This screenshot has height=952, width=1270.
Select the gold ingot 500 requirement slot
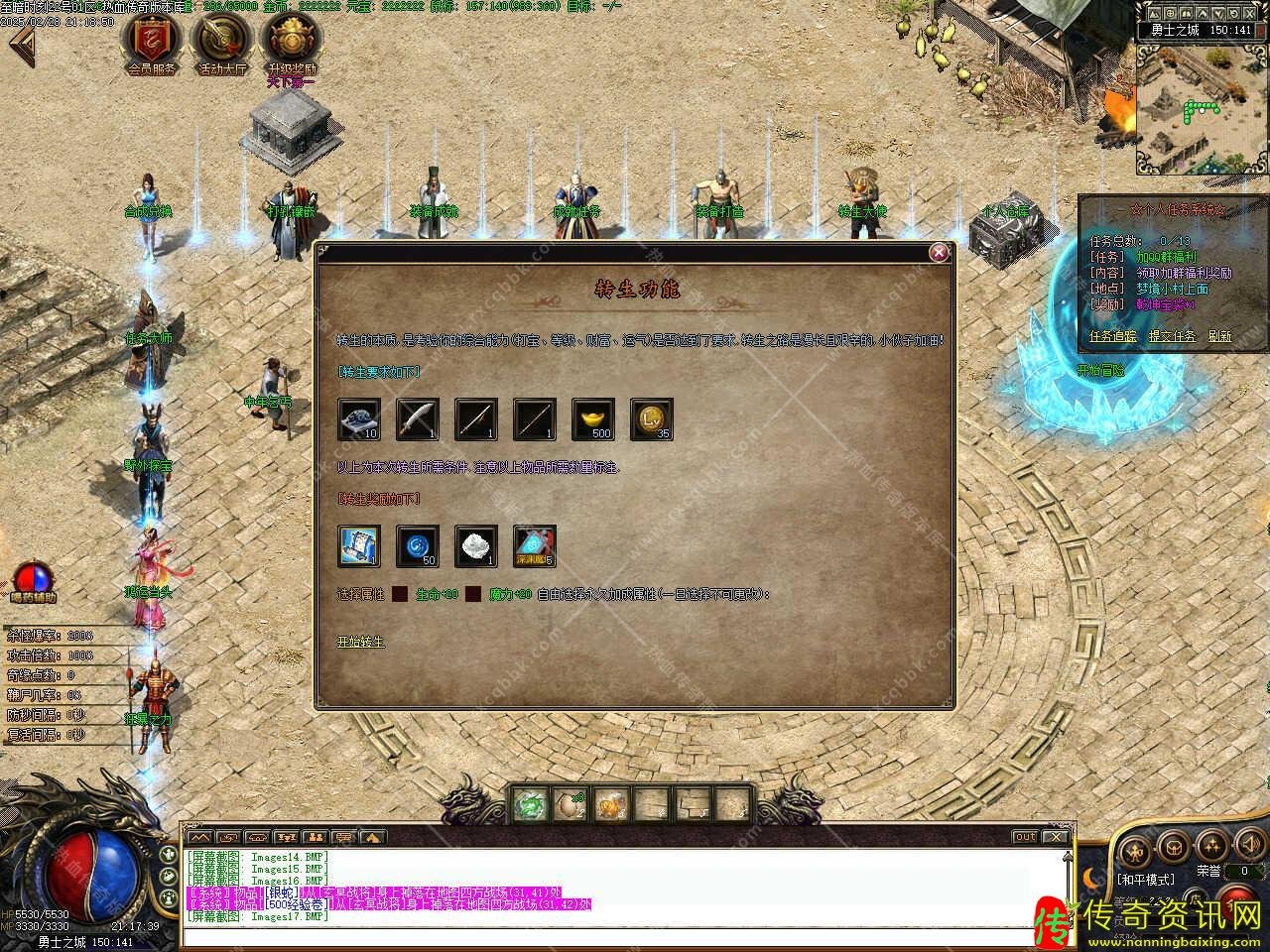pyautogui.click(x=593, y=419)
